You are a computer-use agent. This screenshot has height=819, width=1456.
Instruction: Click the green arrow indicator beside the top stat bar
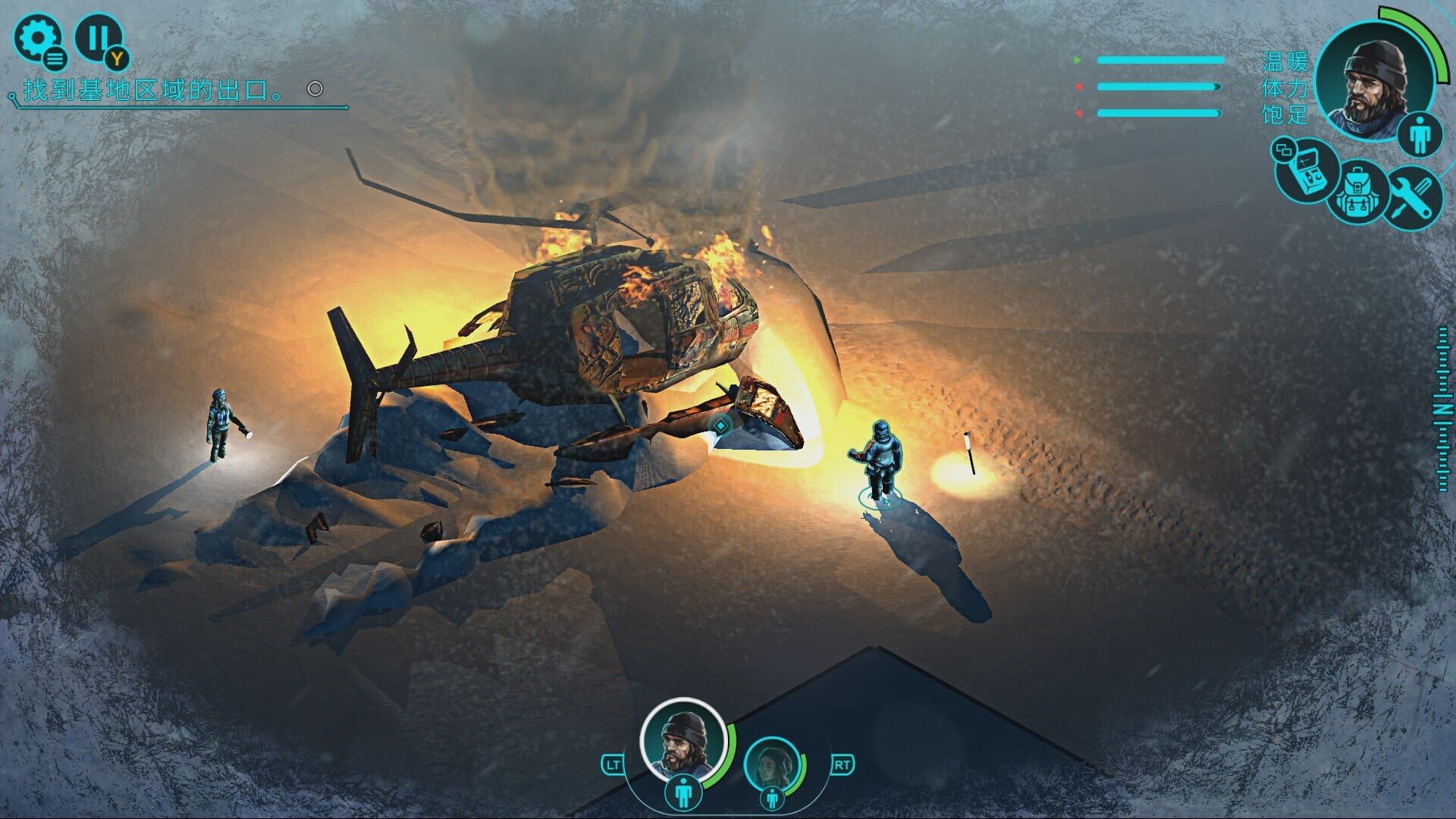[x=1078, y=60]
